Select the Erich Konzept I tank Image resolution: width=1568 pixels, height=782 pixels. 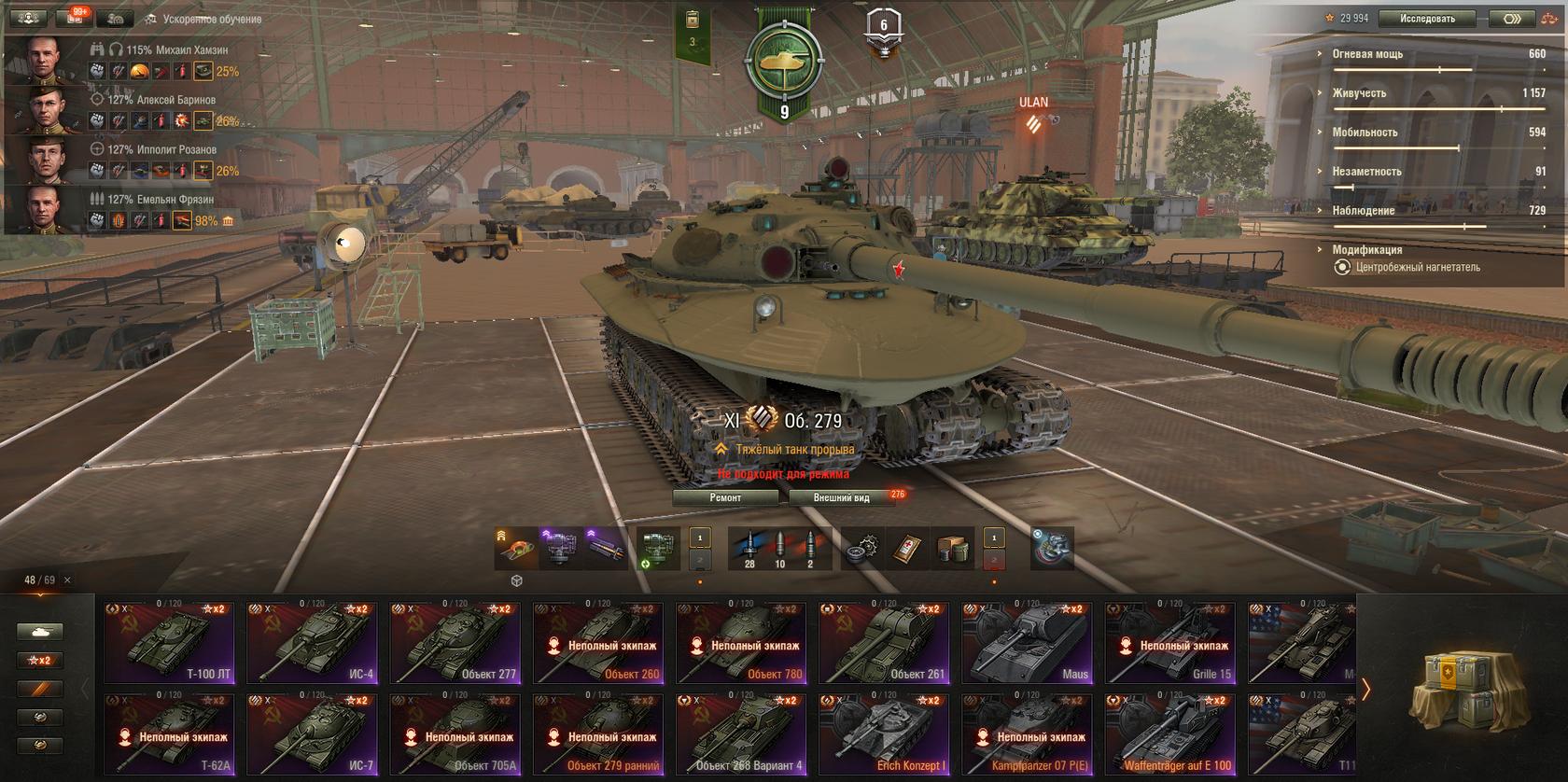[885, 735]
